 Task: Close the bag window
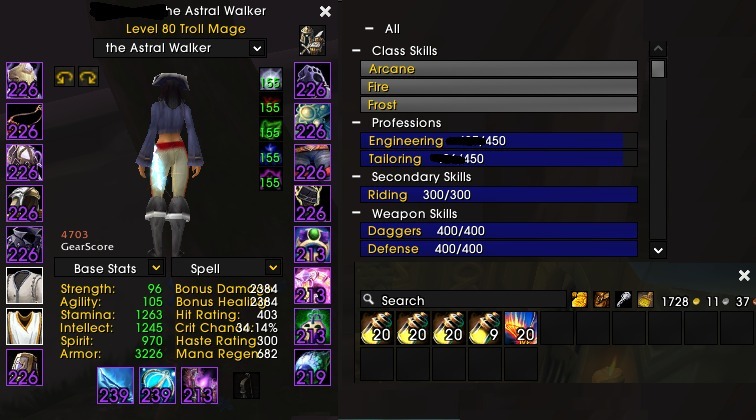pos(743,275)
